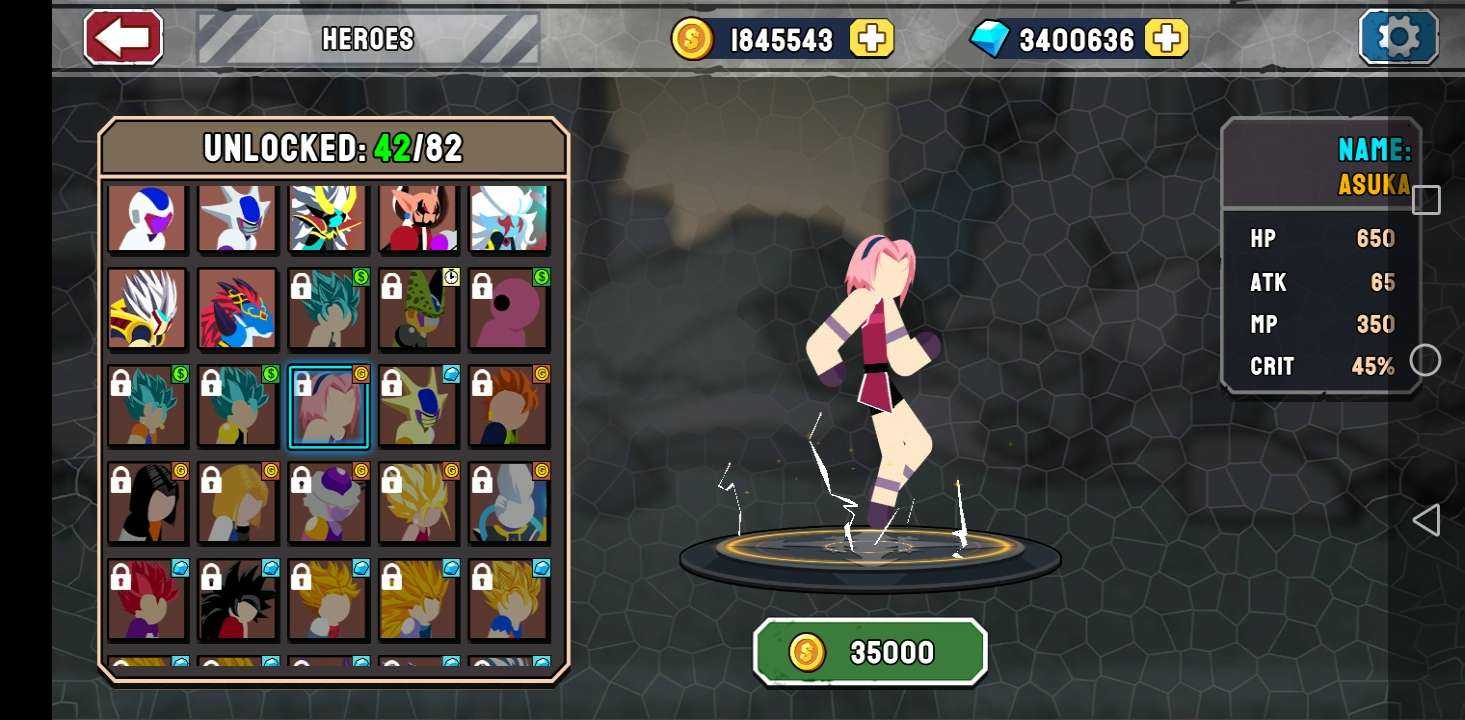1465x720 pixels.
Task: Choose the locked orange-haired hero tile
Action: pos(508,407)
